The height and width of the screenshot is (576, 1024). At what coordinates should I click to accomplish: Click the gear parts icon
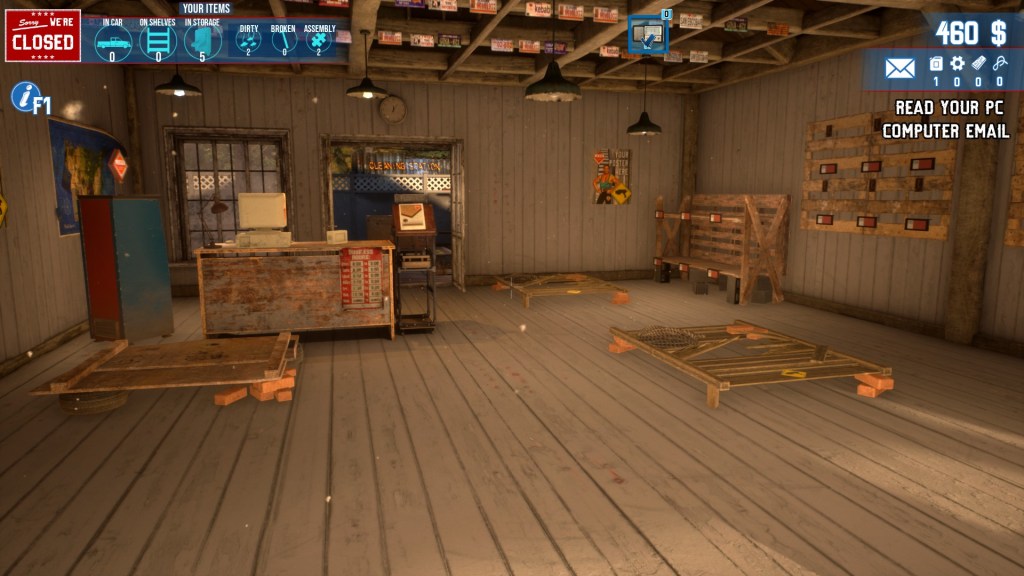coord(957,64)
